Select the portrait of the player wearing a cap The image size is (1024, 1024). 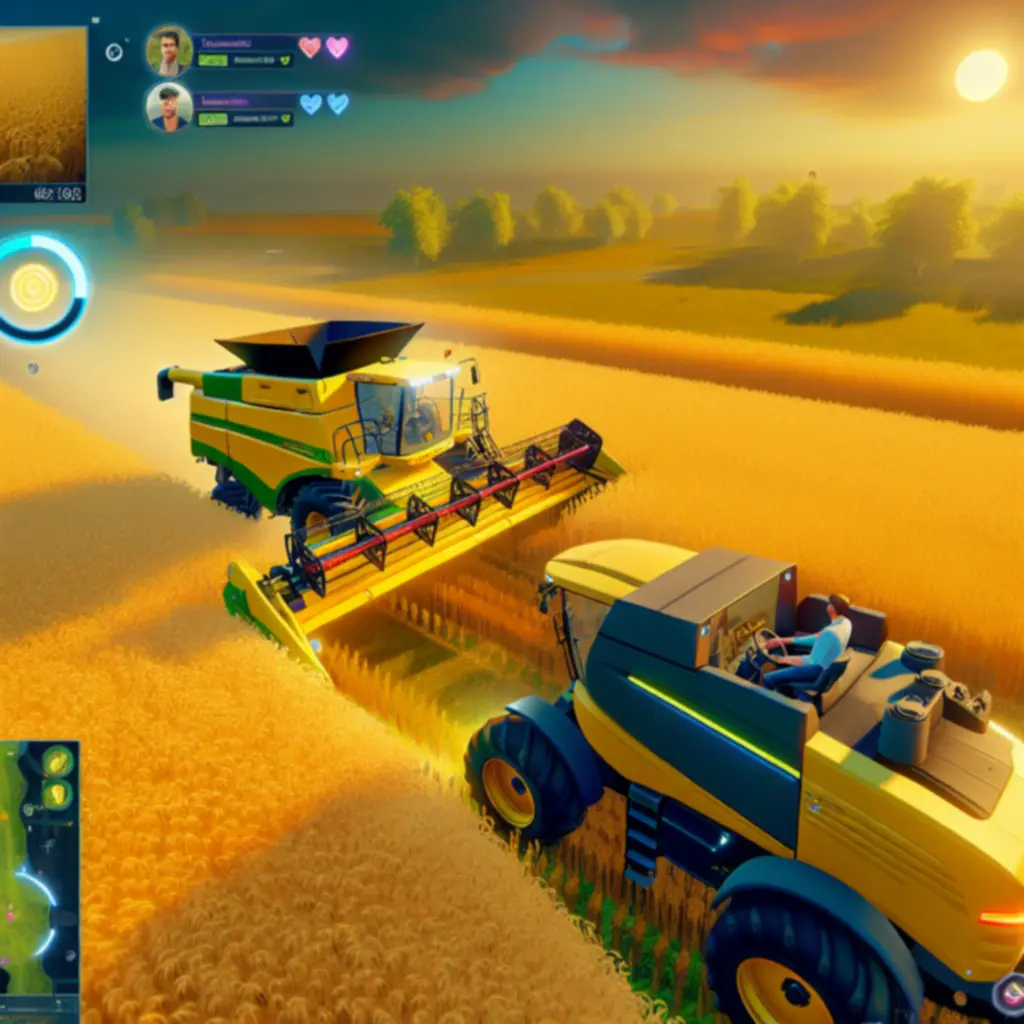[x=169, y=107]
